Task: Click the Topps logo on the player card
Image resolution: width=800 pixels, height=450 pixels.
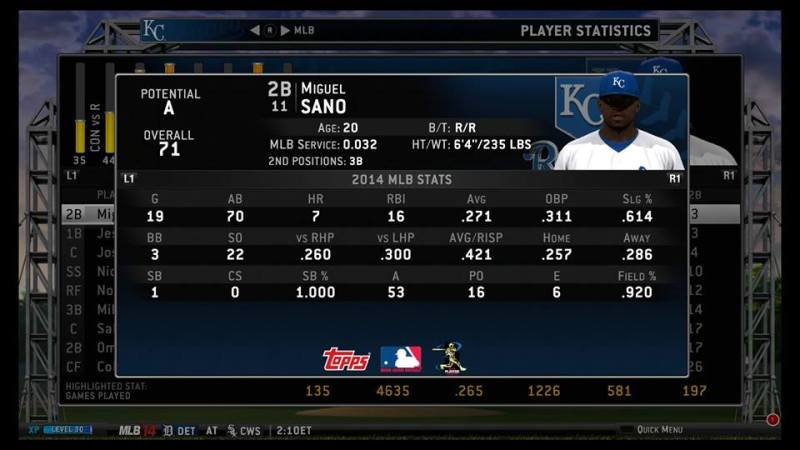Action: pos(346,359)
